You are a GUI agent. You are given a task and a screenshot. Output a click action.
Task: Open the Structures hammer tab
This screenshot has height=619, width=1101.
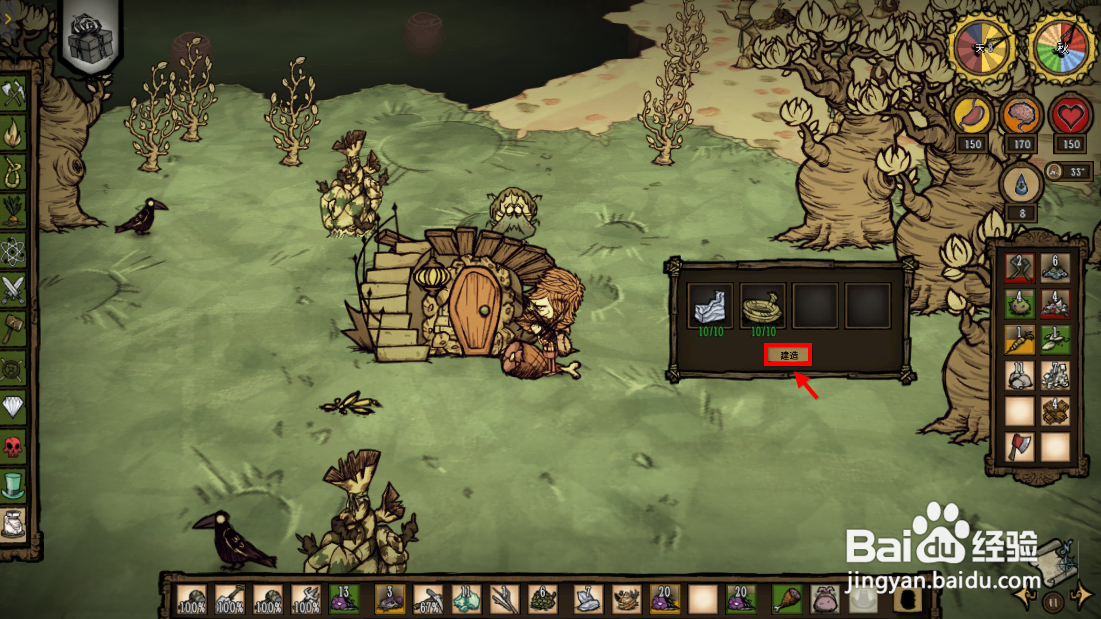(x=13, y=327)
